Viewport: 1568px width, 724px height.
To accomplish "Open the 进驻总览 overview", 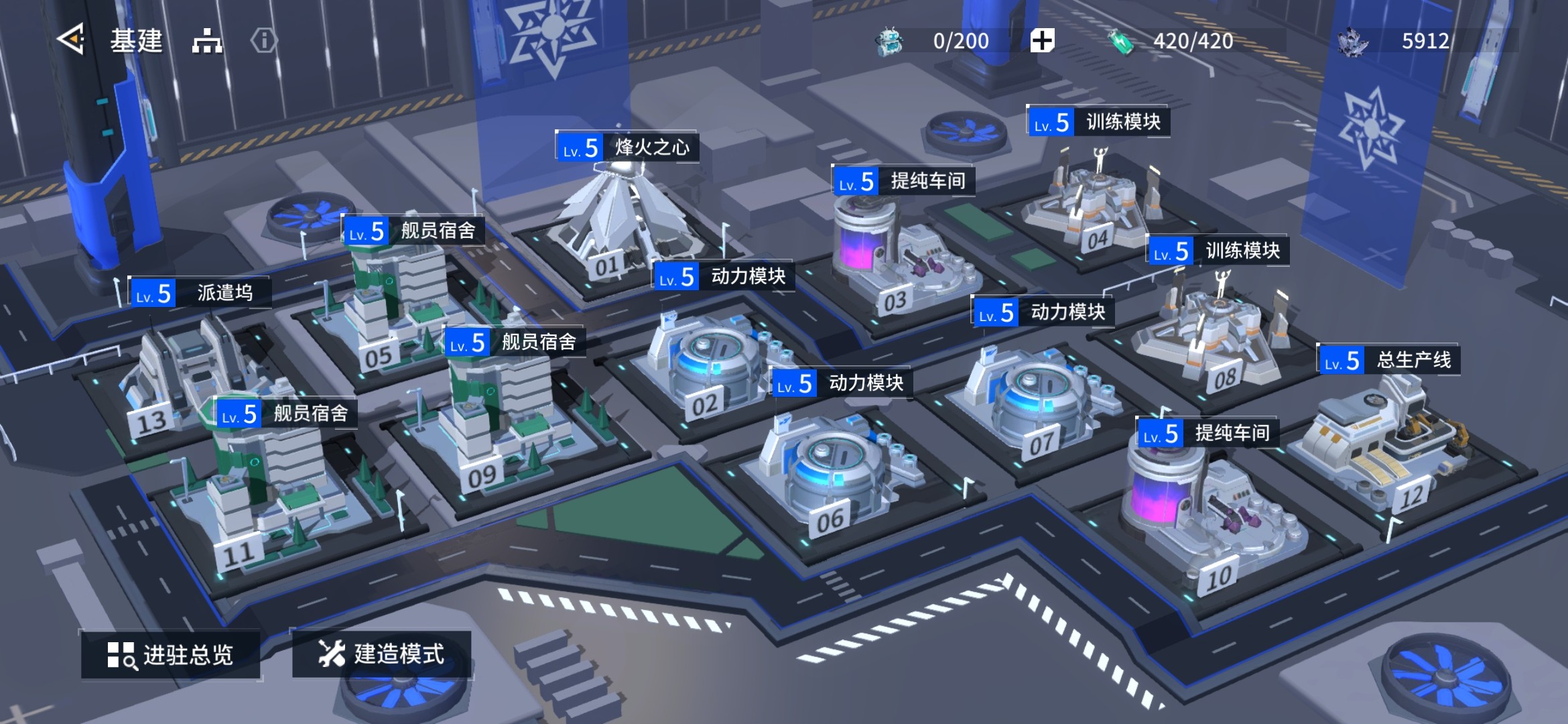I will 170,654.
